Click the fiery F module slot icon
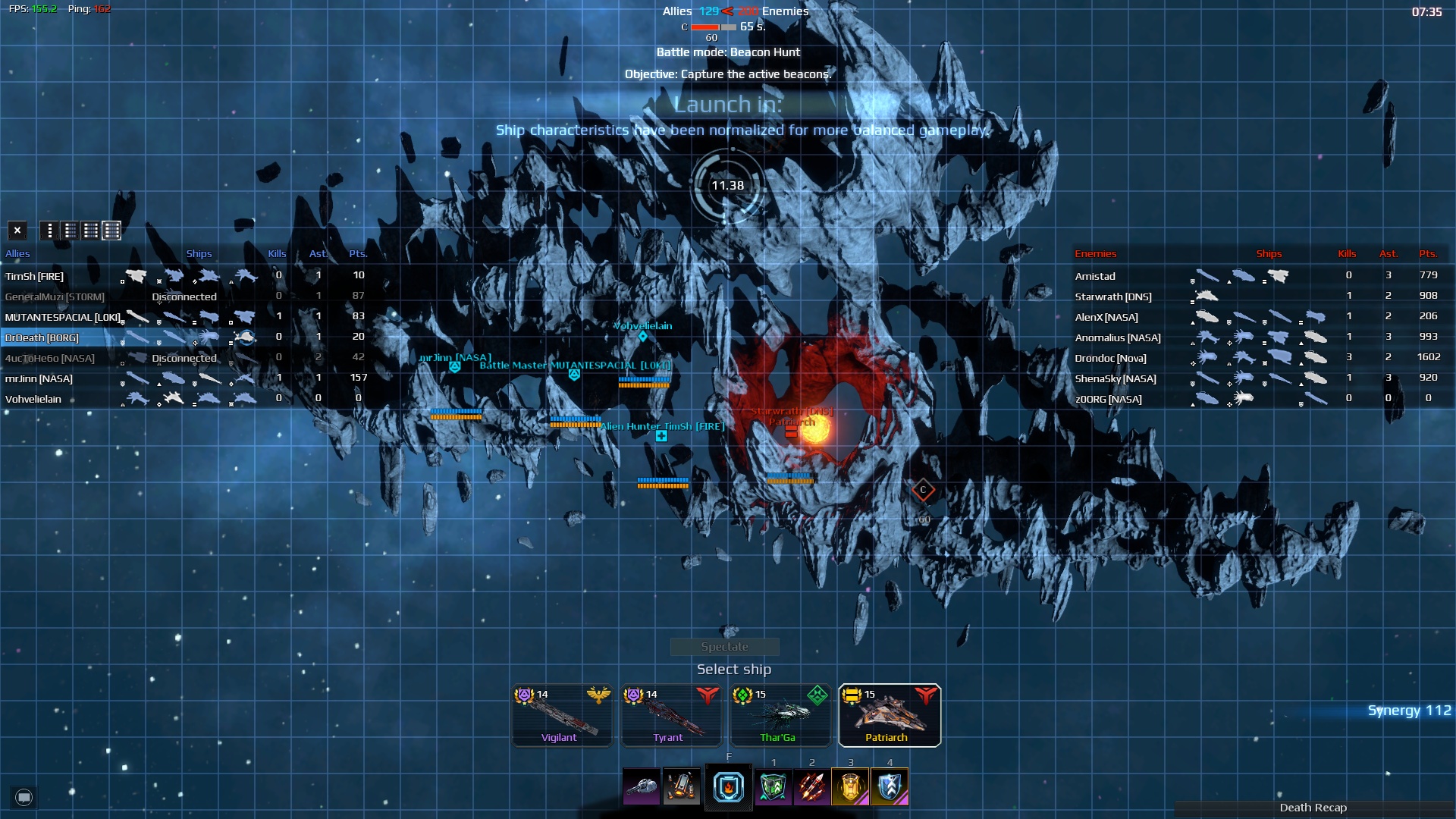Screen dimensions: 1456x819 (728, 786)
